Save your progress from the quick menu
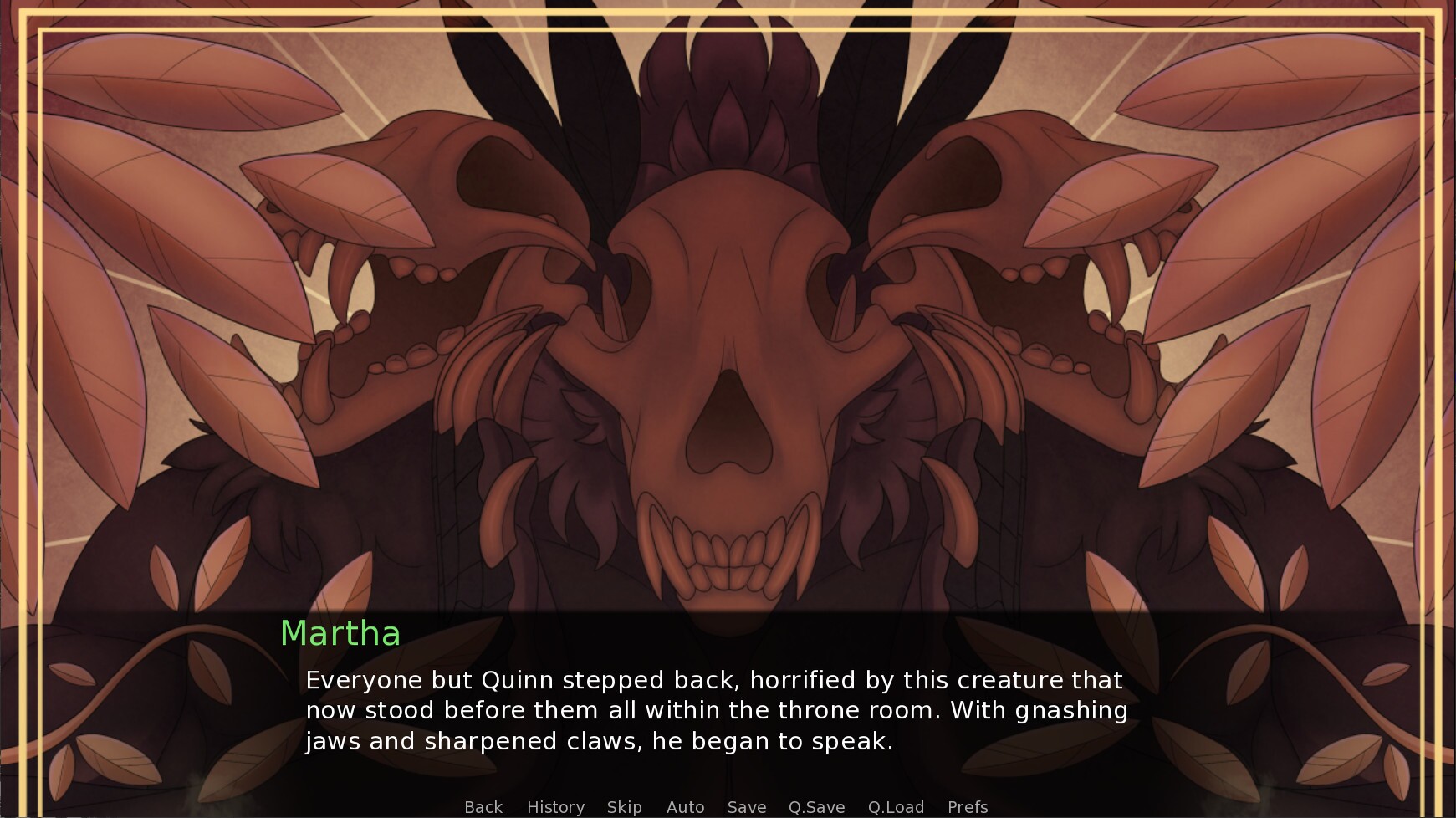 (x=746, y=806)
